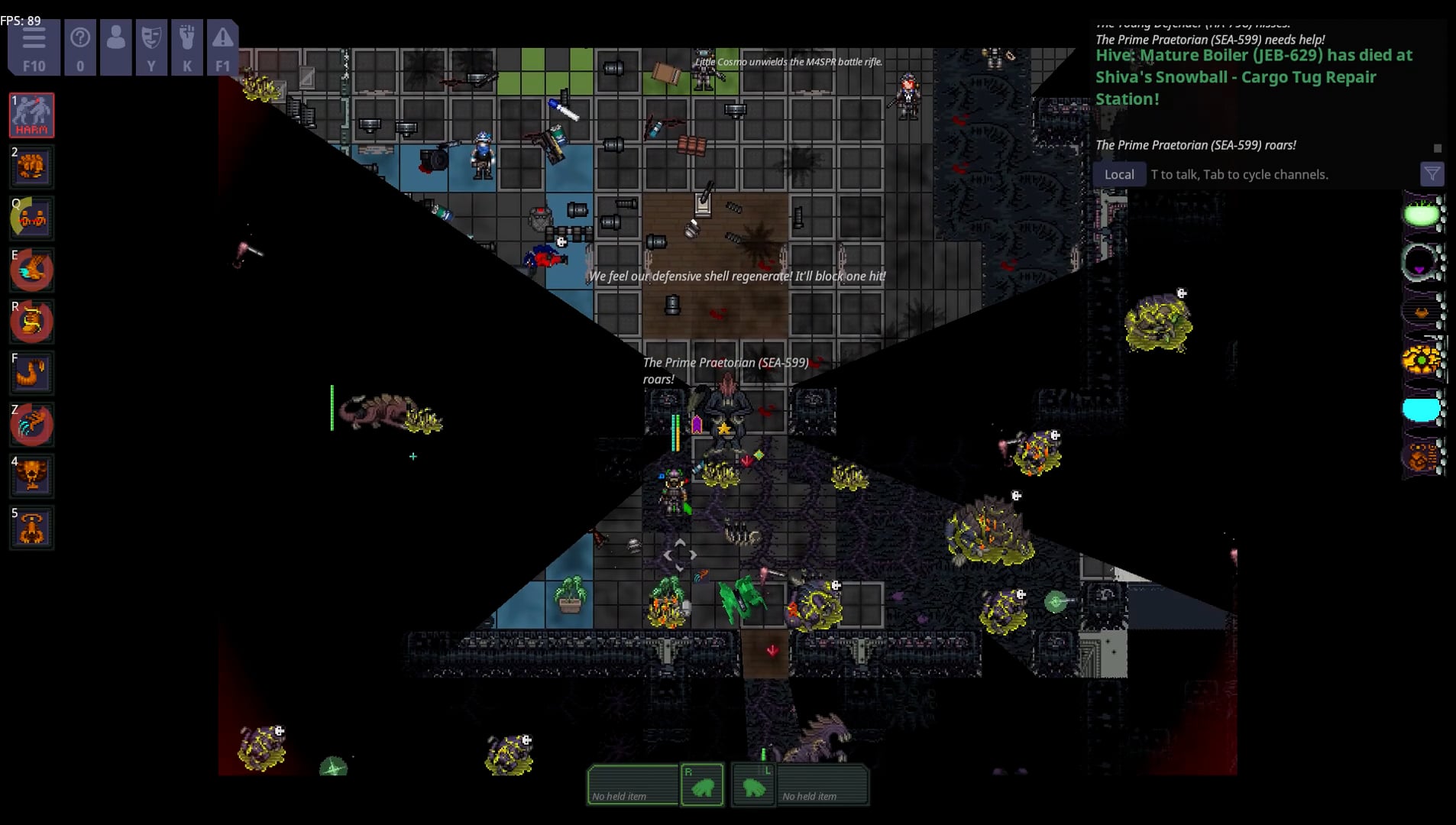Open the F1 warning triangle button

222,47
